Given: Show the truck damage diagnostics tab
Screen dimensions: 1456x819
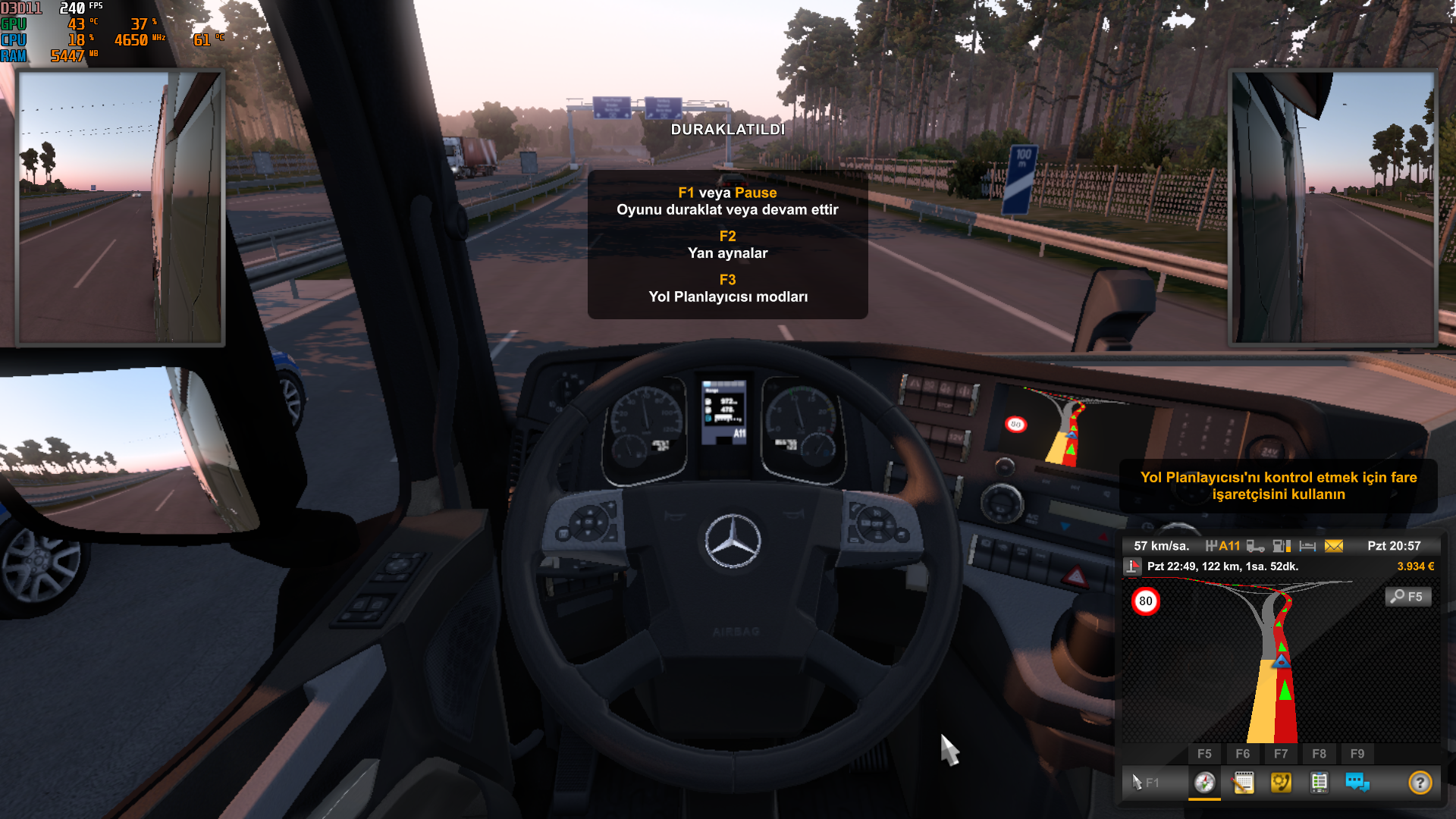Looking at the screenshot, I should 1319,782.
